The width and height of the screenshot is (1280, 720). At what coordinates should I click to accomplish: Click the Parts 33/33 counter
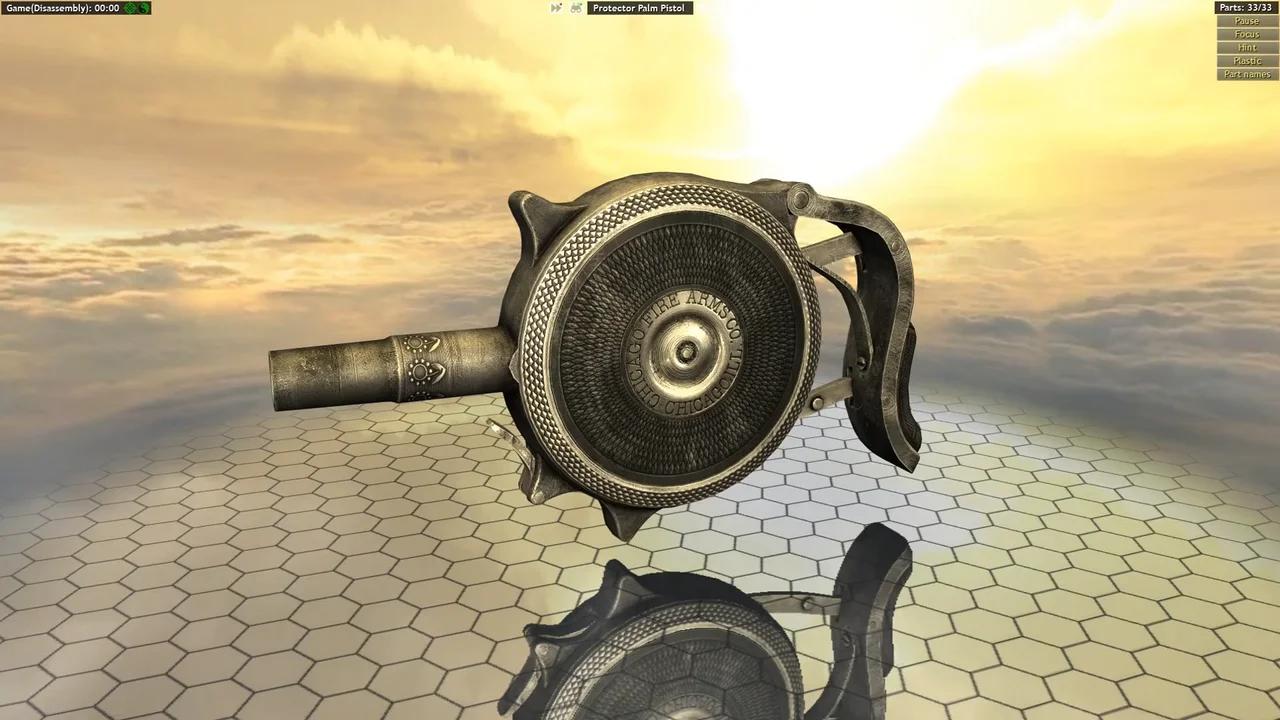click(1246, 7)
